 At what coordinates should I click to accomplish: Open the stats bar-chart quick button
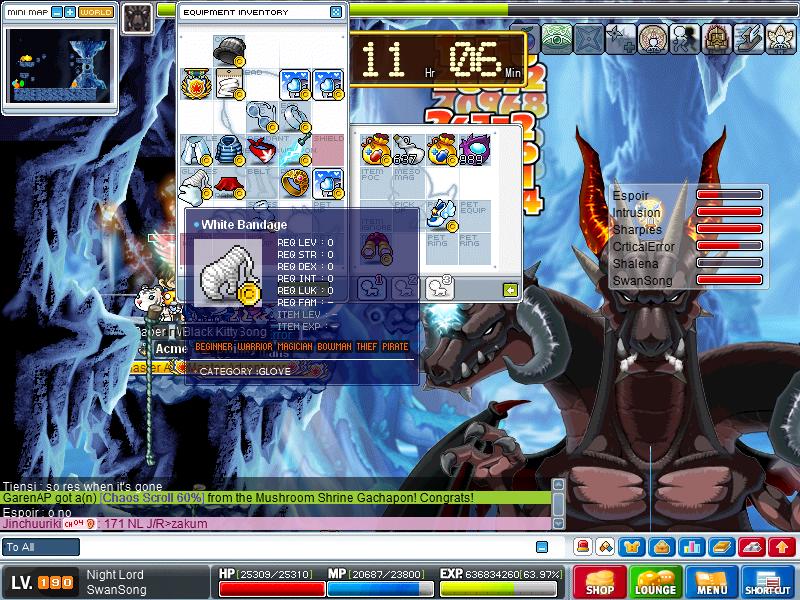[691, 547]
